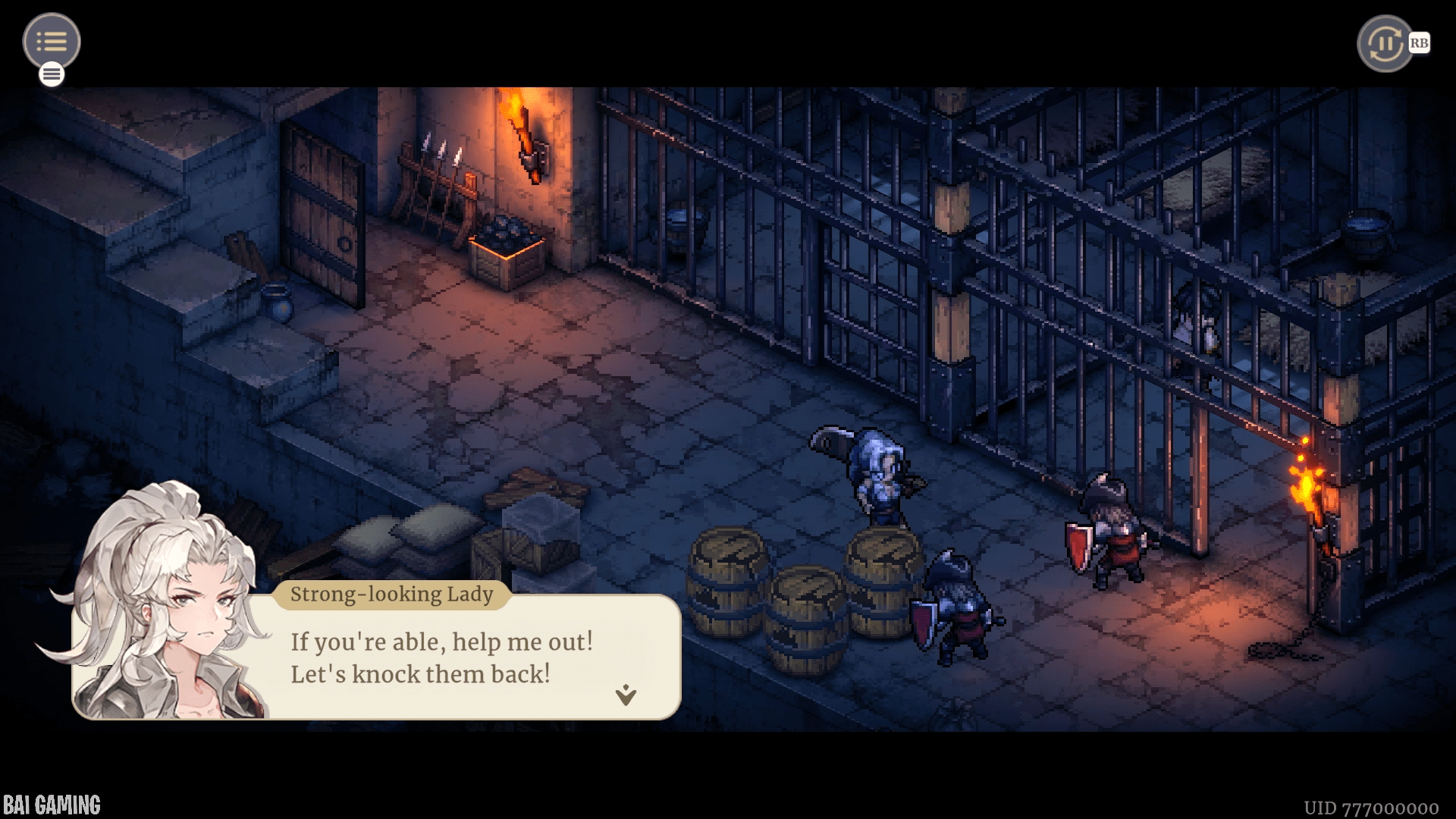Toggle the dialogue auto-play pause button
1456x819 pixels.
(1385, 43)
